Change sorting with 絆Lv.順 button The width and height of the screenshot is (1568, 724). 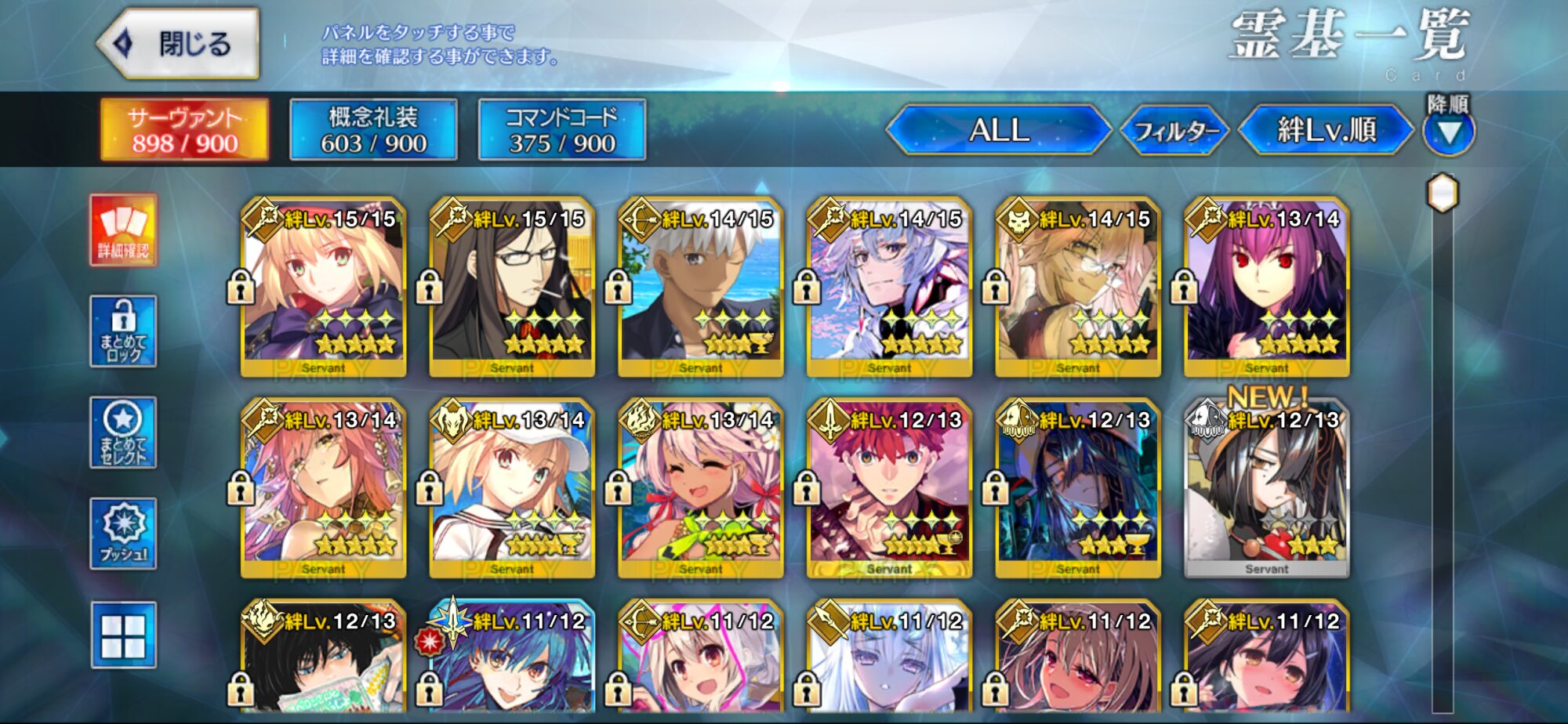(1326, 130)
